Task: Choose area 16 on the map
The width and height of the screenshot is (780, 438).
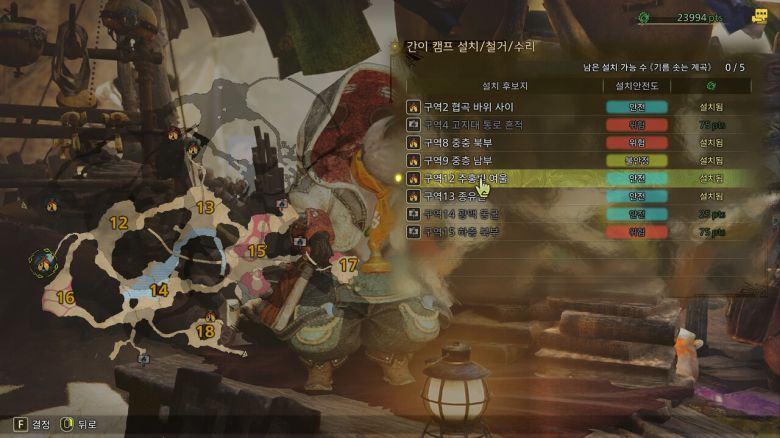Action: tap(66, 297)
